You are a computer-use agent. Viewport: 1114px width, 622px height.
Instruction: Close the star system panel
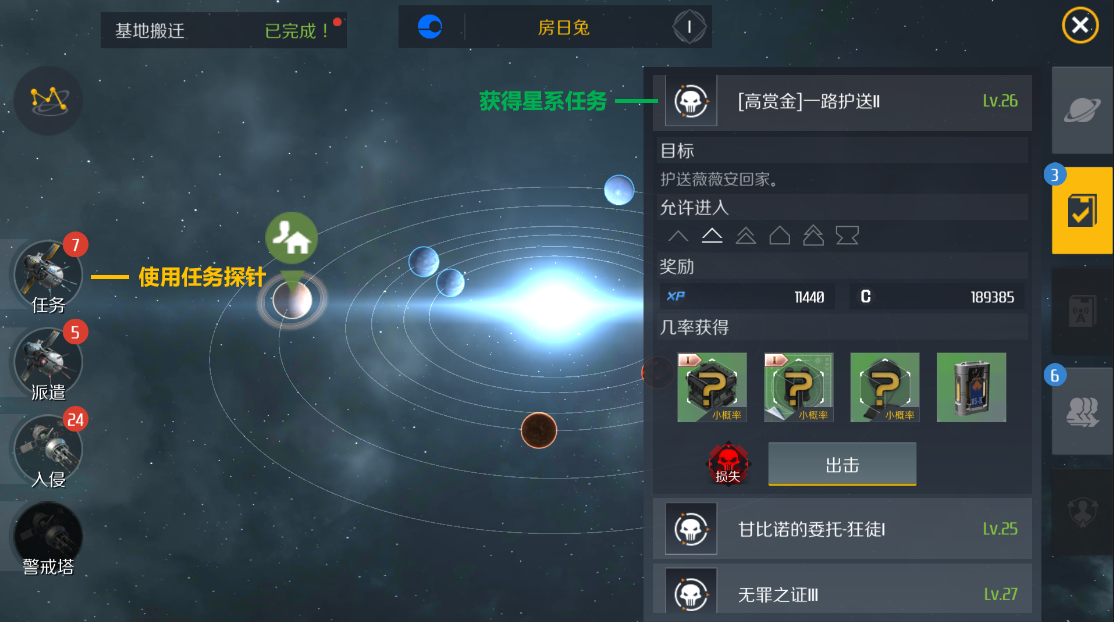pyautogui.click(x=1080, y=26)
